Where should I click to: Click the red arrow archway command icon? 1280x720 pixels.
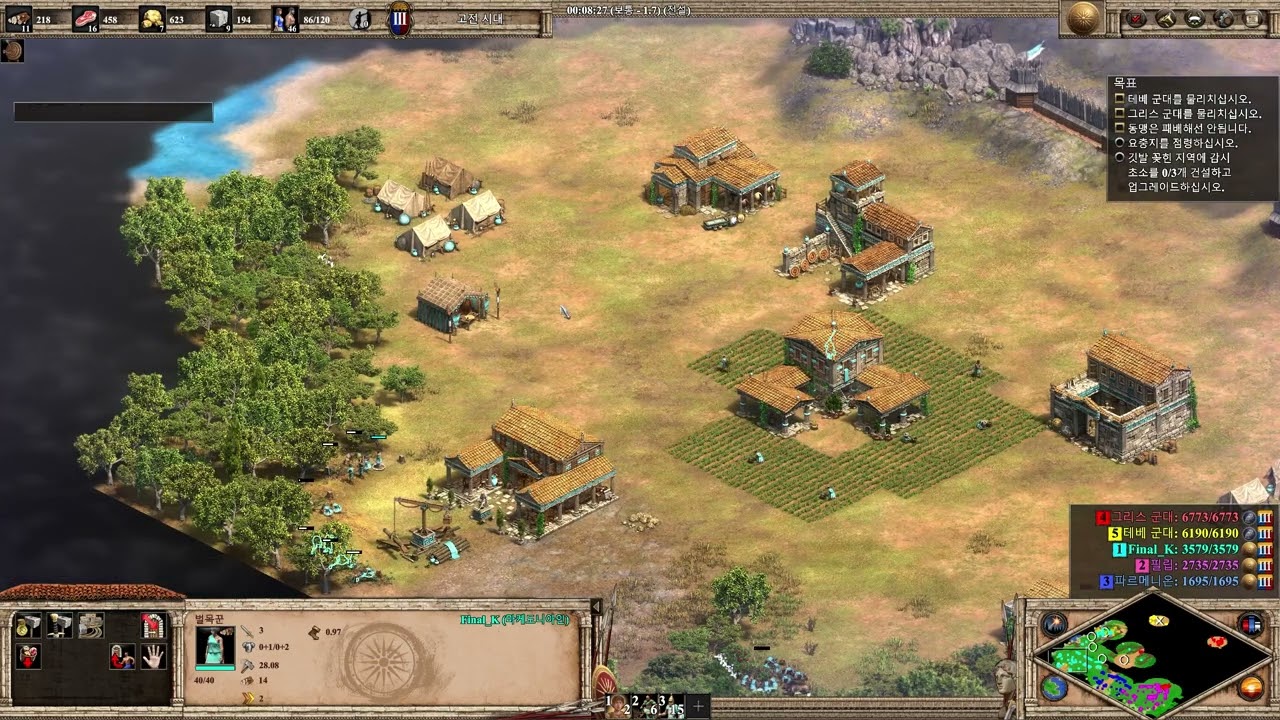coord(152,626)
